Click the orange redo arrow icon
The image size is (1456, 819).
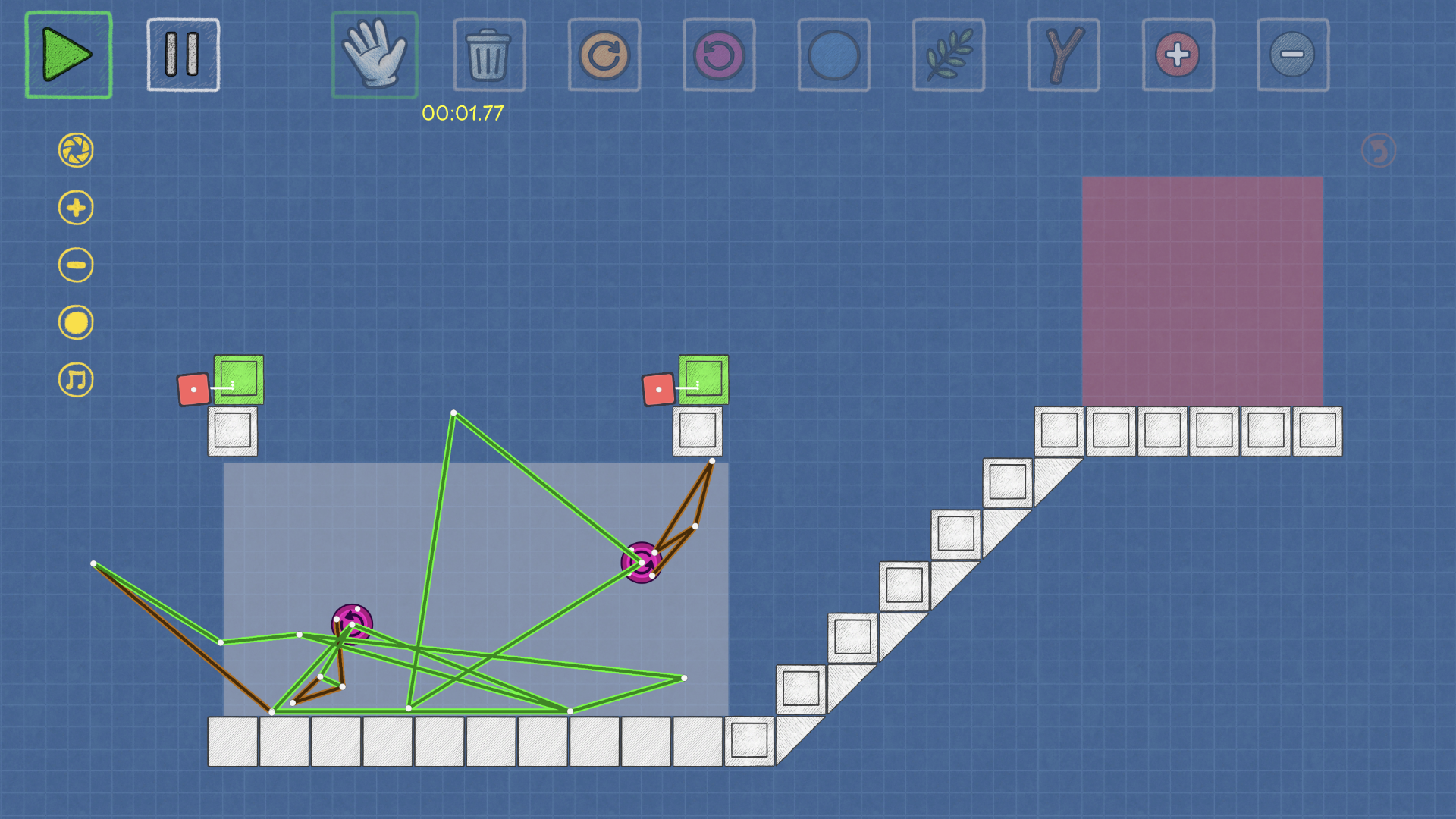[x=604, y=55]
